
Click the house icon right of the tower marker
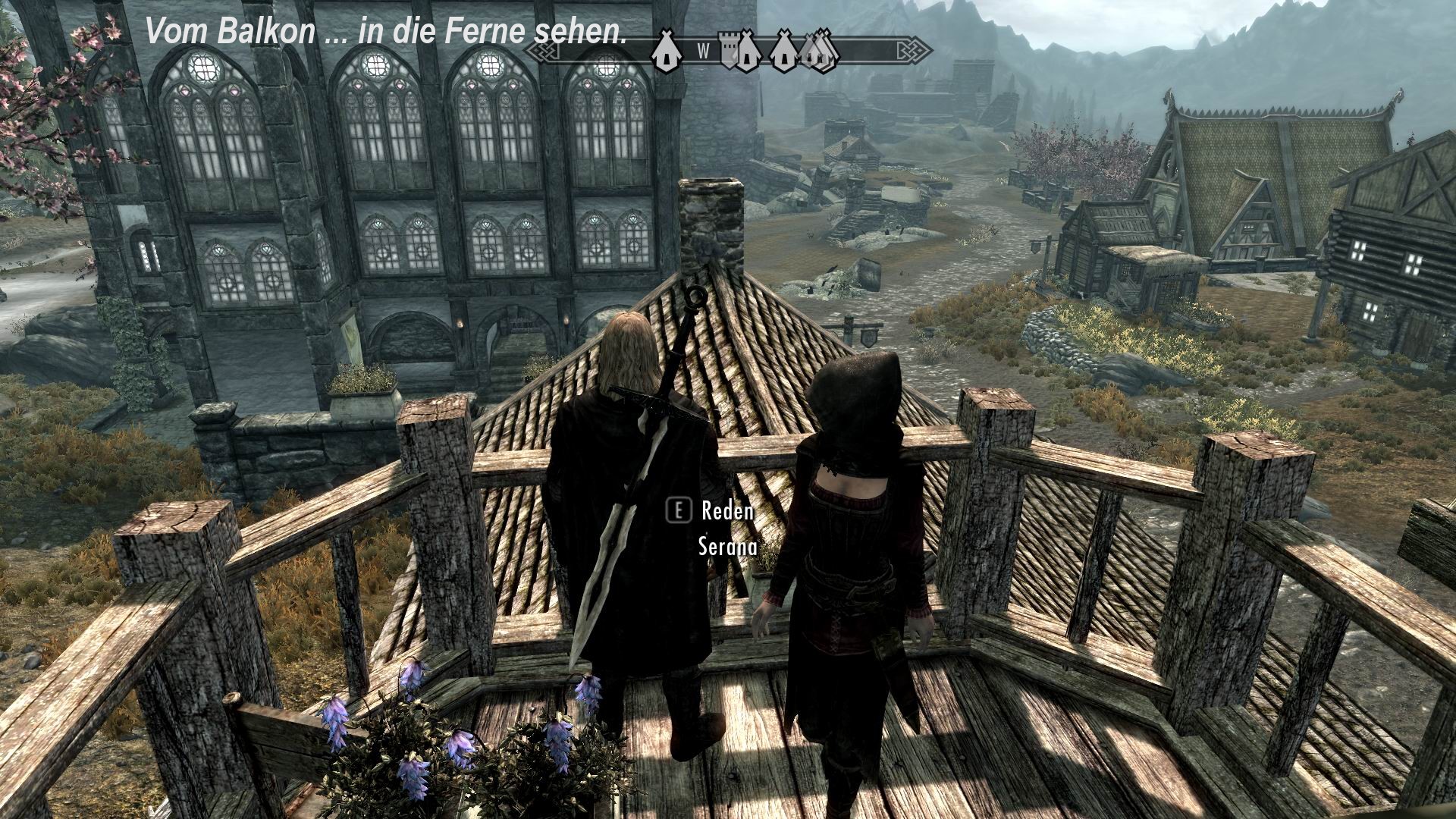coord(747,55)
